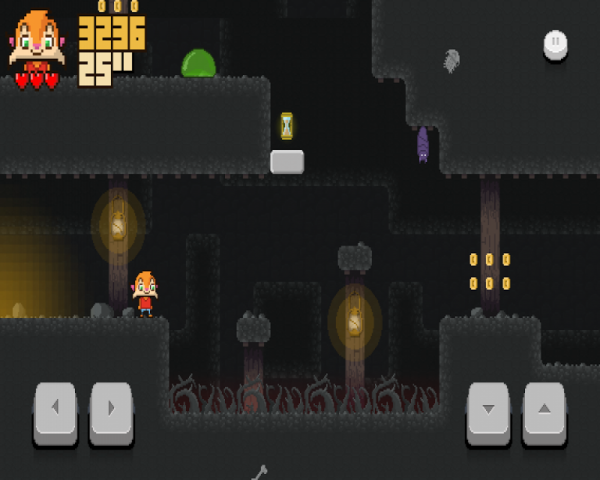The image size is (600, 480).
Task: Pause the game with the round button
Action: (555, 43)
